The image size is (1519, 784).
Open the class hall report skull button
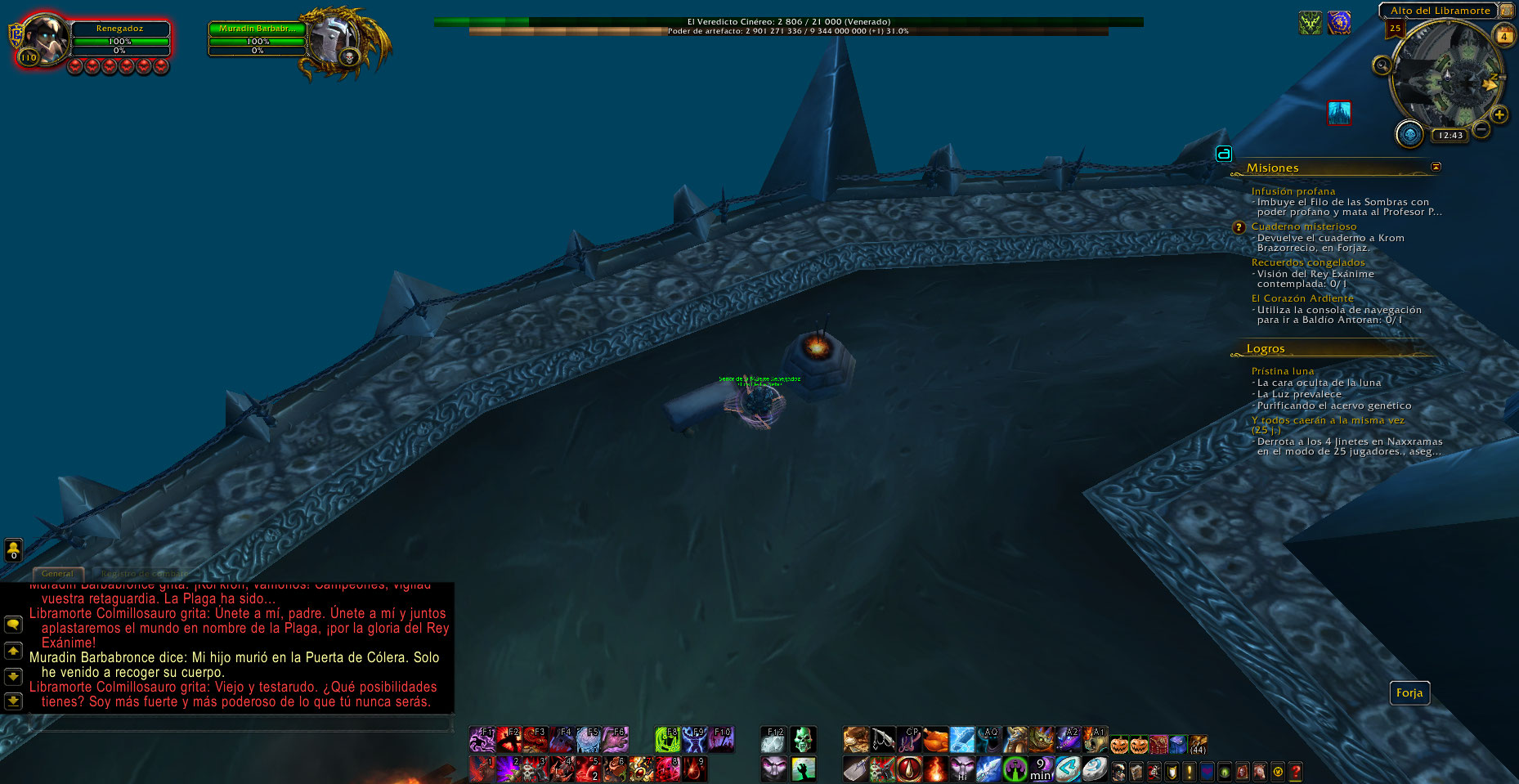tap(1409, 133)
